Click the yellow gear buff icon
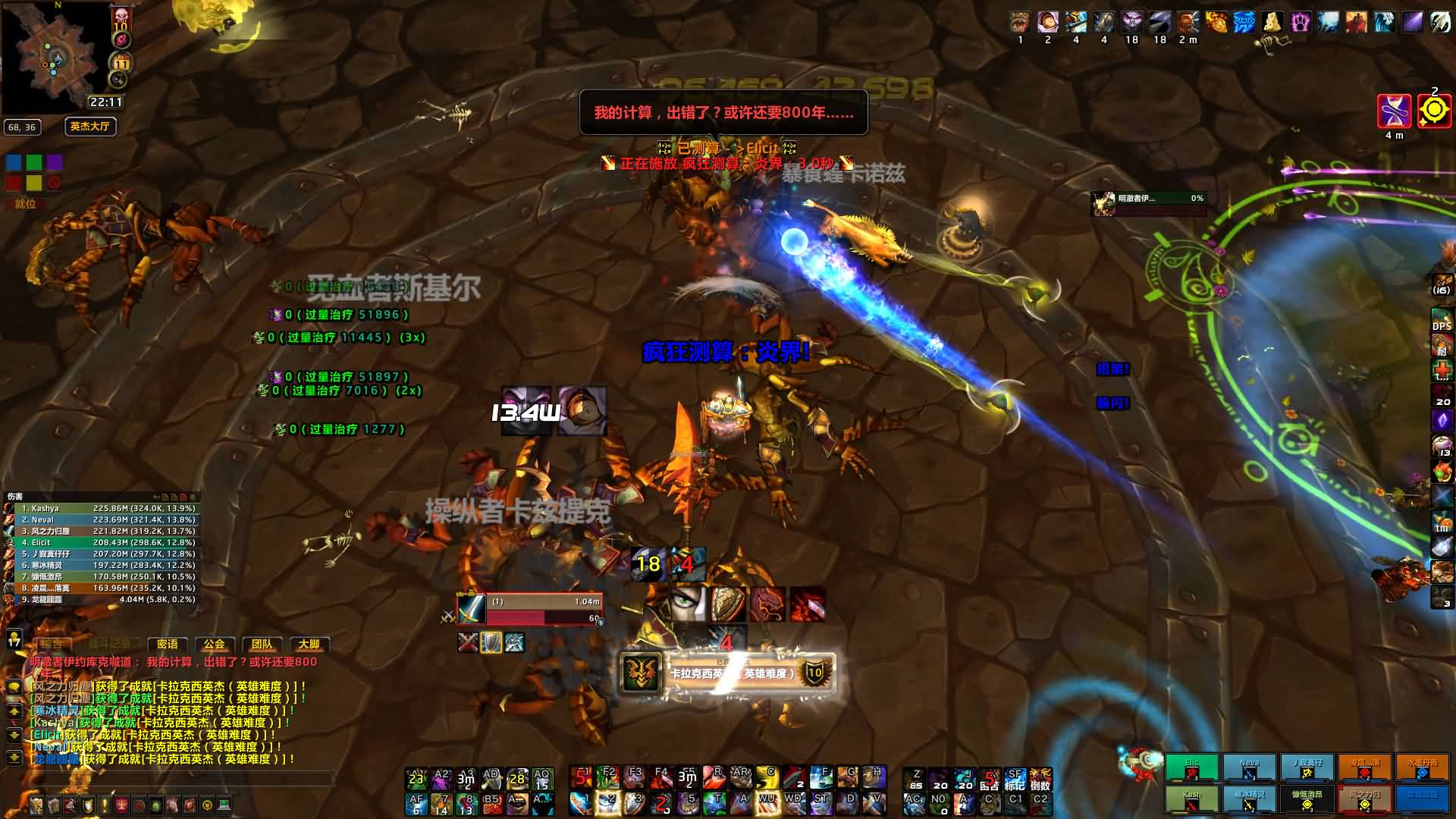Image resolution: width=1456 pixels, height=819 pixels. [x=1434, y=111]
